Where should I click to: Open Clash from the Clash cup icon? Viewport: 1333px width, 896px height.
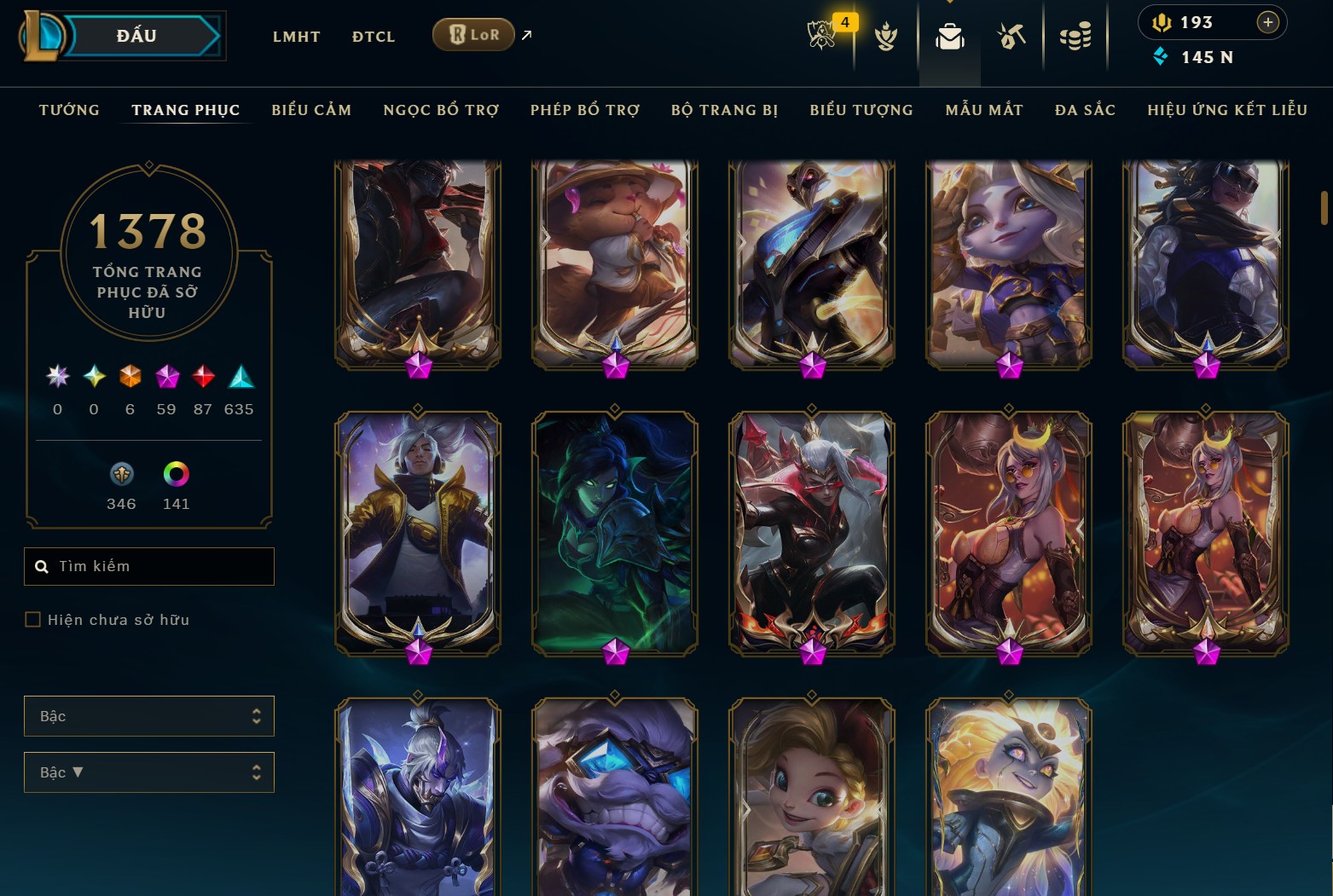[887, 36]
